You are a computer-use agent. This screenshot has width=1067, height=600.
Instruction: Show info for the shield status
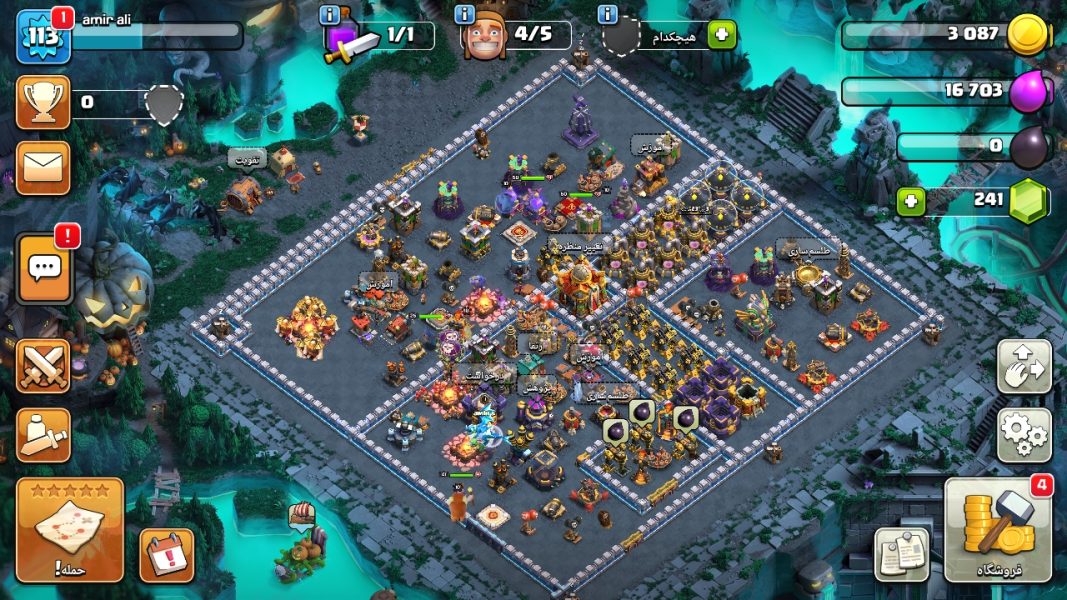607,14
